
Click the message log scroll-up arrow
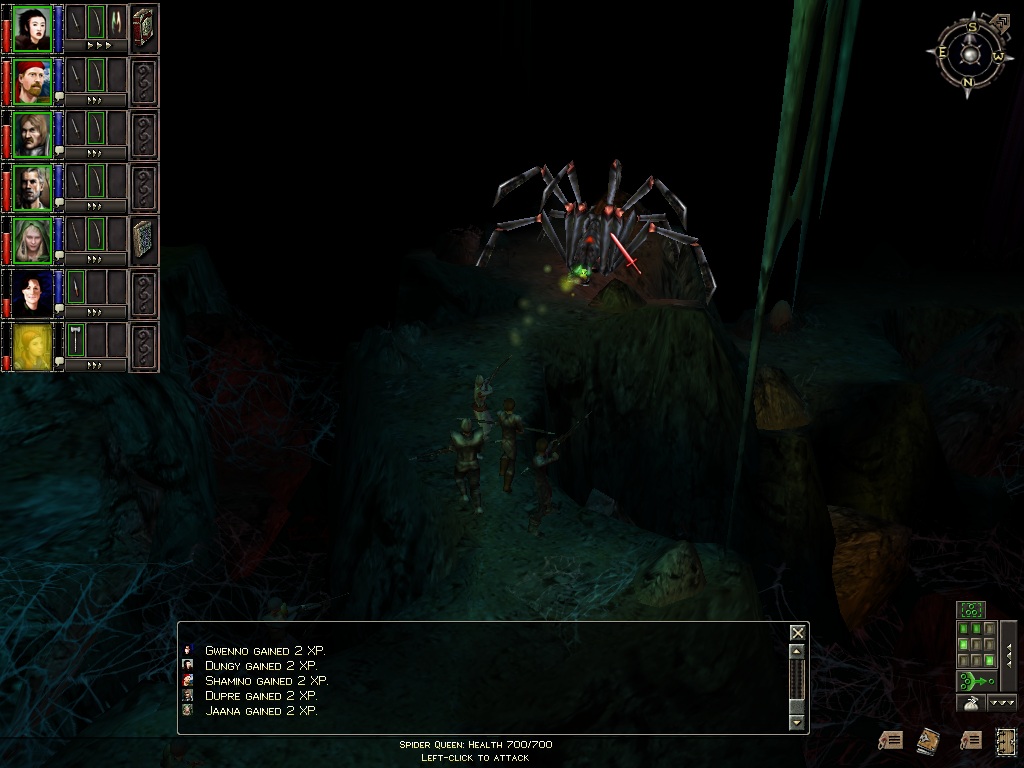tap(797, 651)
